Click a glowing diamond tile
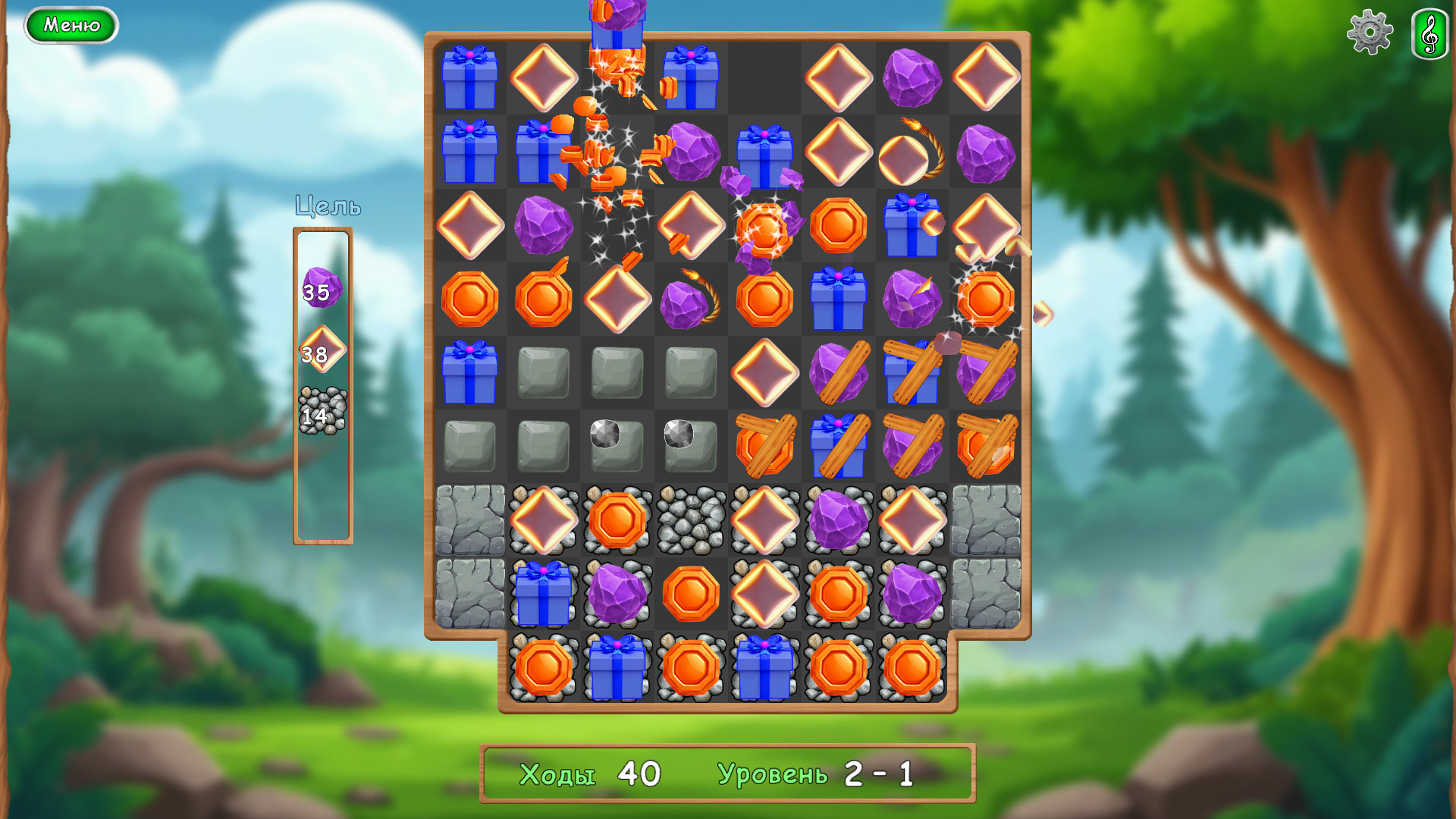Viewport: 1456px width, 819px height. (x=839, y=77)
